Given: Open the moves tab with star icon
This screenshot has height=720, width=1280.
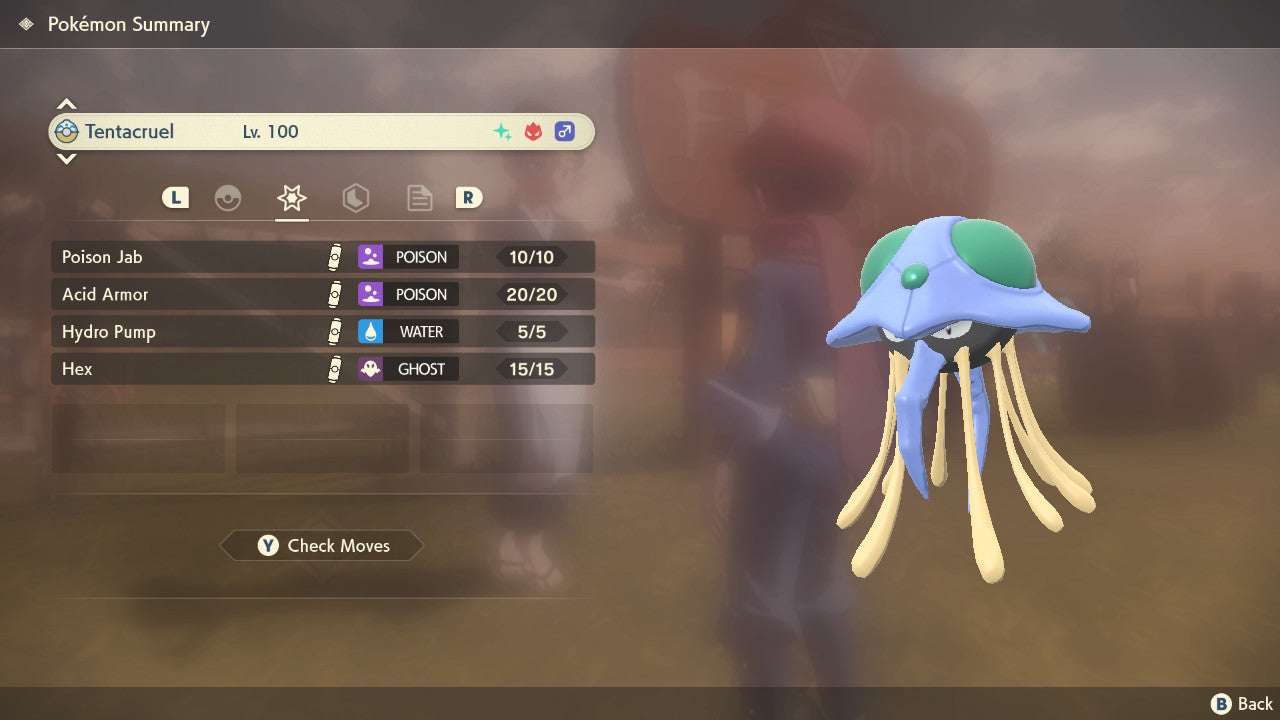Looking at the screenshot, I should pyautogui.click(x=291, y=198).
